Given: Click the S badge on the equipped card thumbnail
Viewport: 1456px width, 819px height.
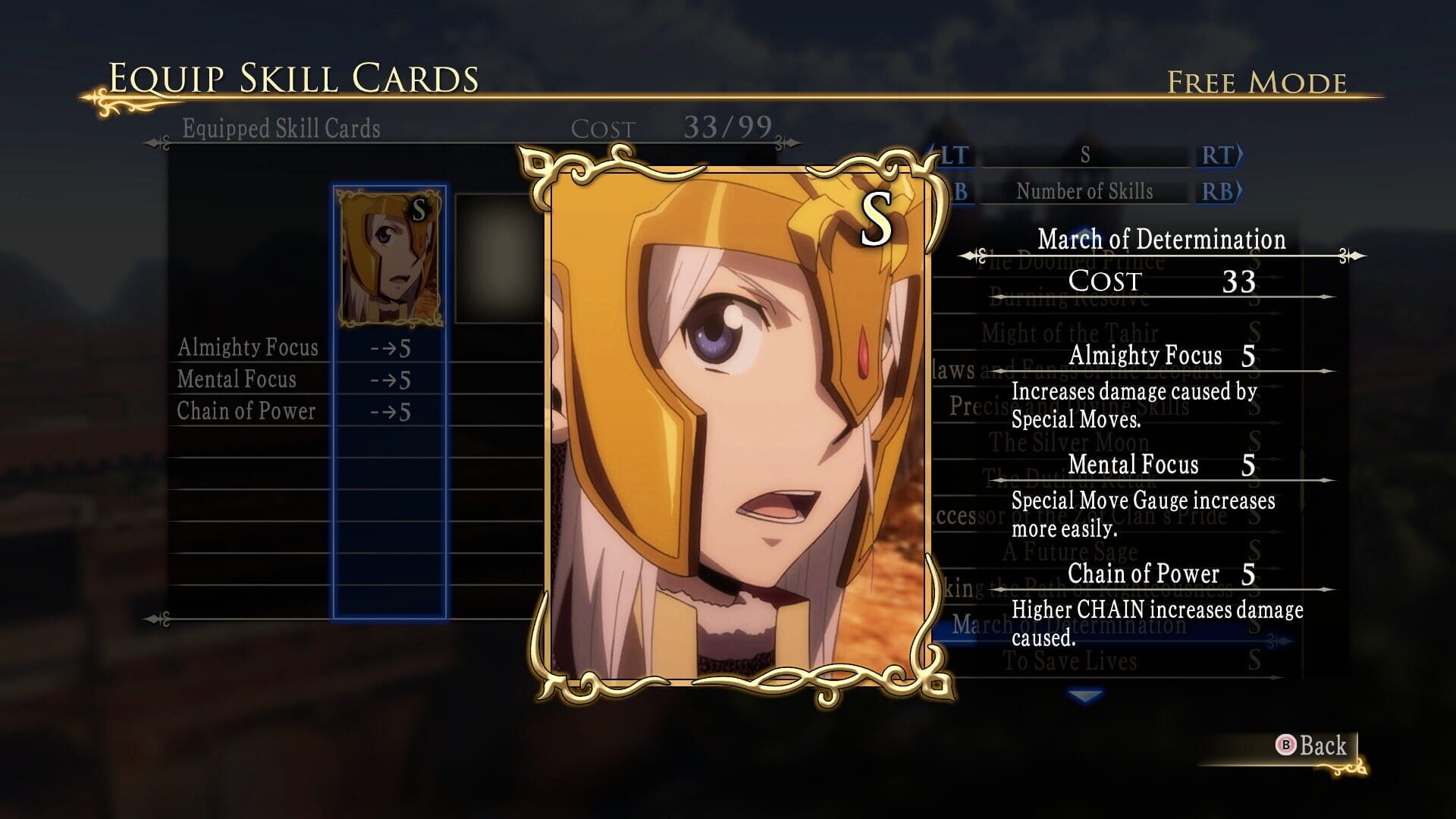Looking at the screenshot, I should (418, 211).
